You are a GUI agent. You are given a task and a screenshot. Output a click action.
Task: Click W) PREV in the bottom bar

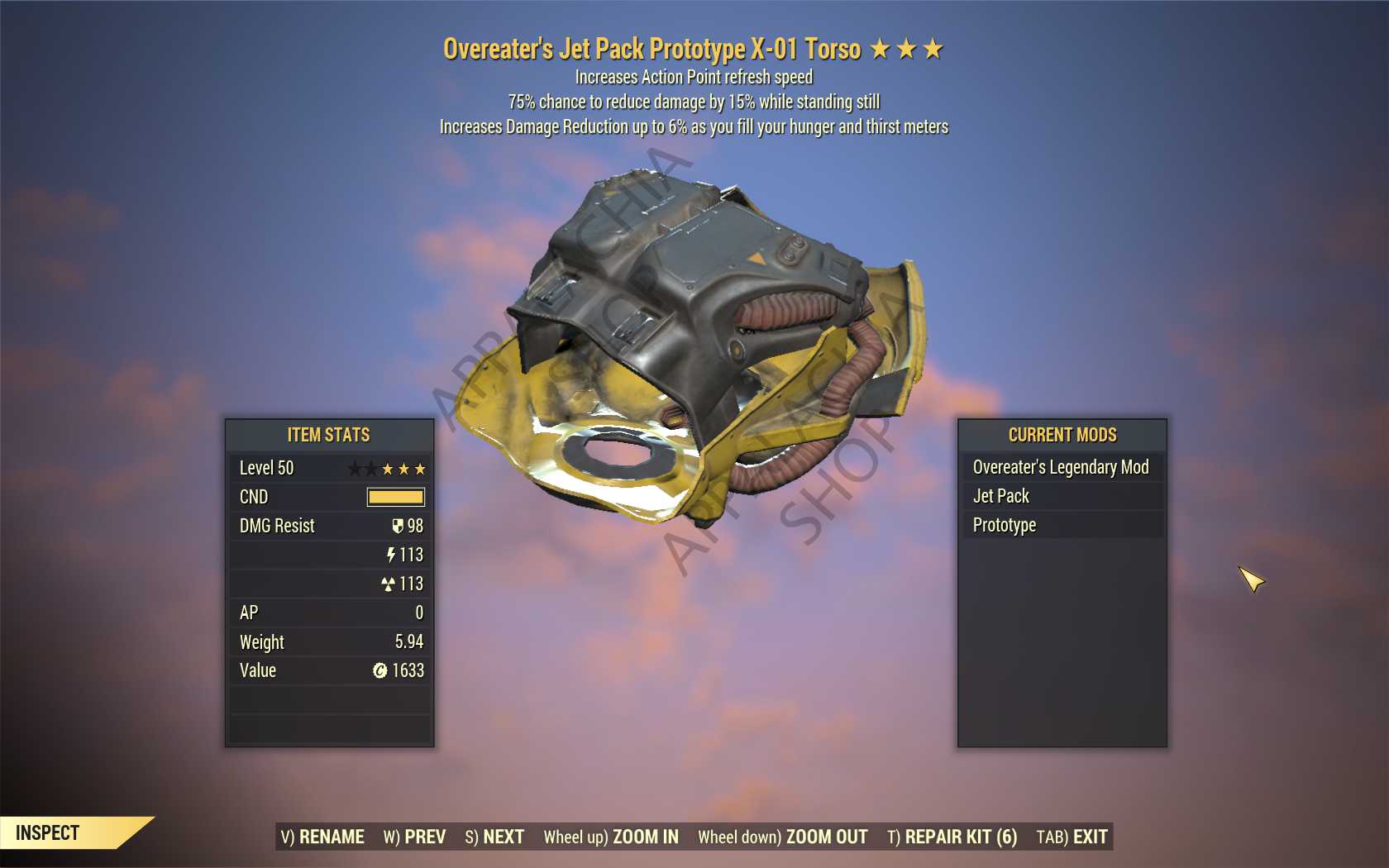tap(413, 837)
